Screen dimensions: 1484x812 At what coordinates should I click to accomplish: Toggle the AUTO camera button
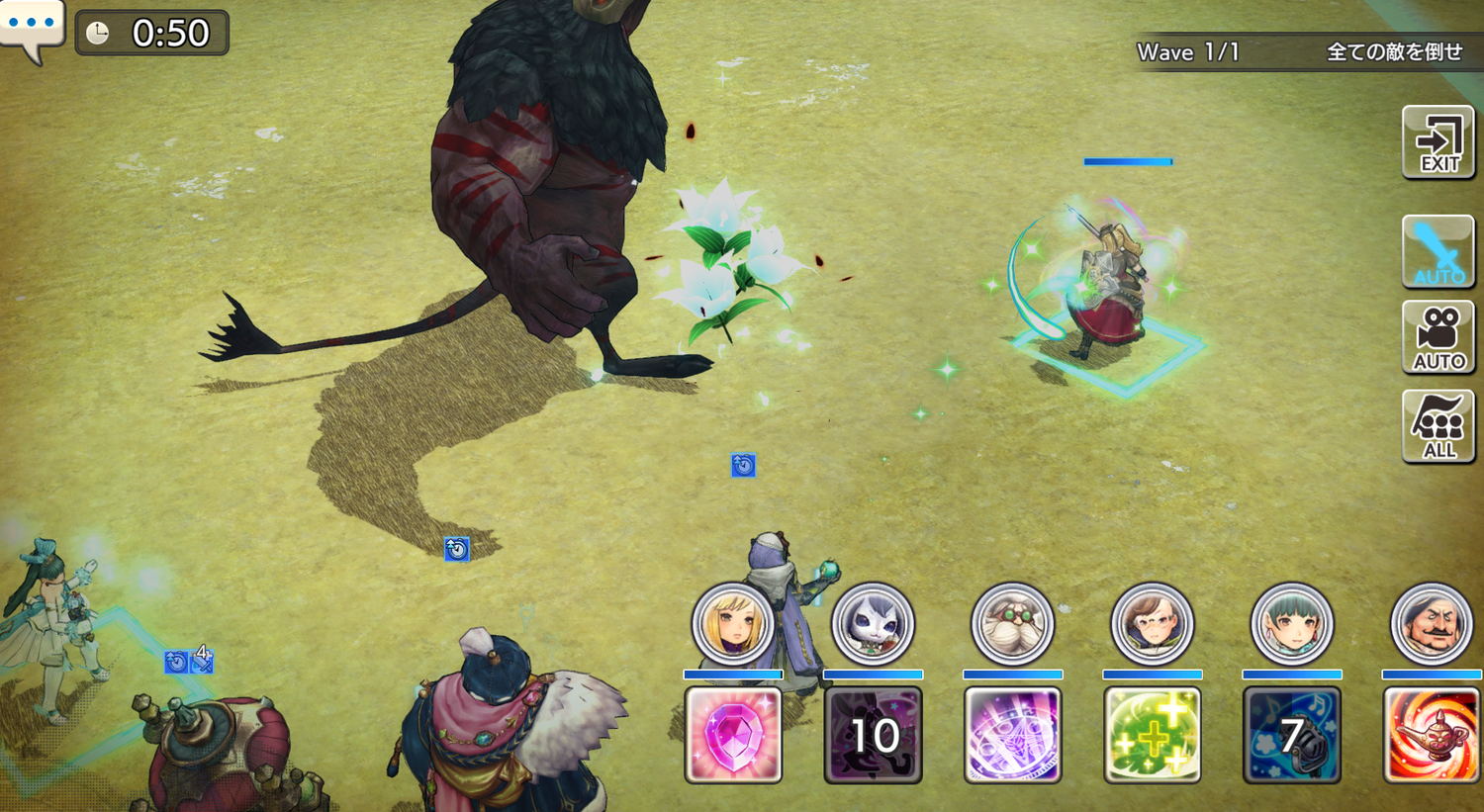point(1438,338)
